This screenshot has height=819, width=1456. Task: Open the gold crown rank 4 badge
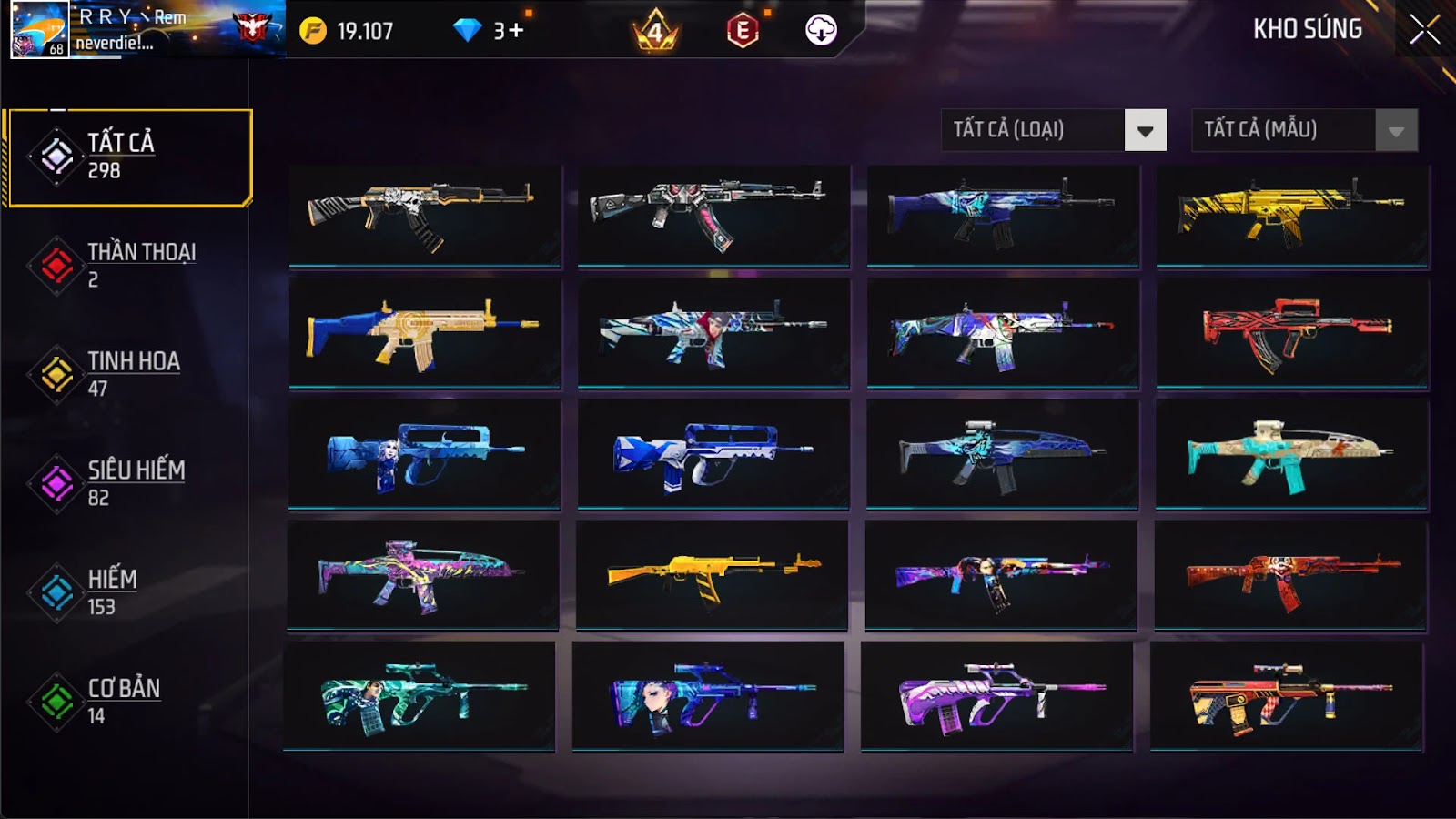[x=655, y=32]
